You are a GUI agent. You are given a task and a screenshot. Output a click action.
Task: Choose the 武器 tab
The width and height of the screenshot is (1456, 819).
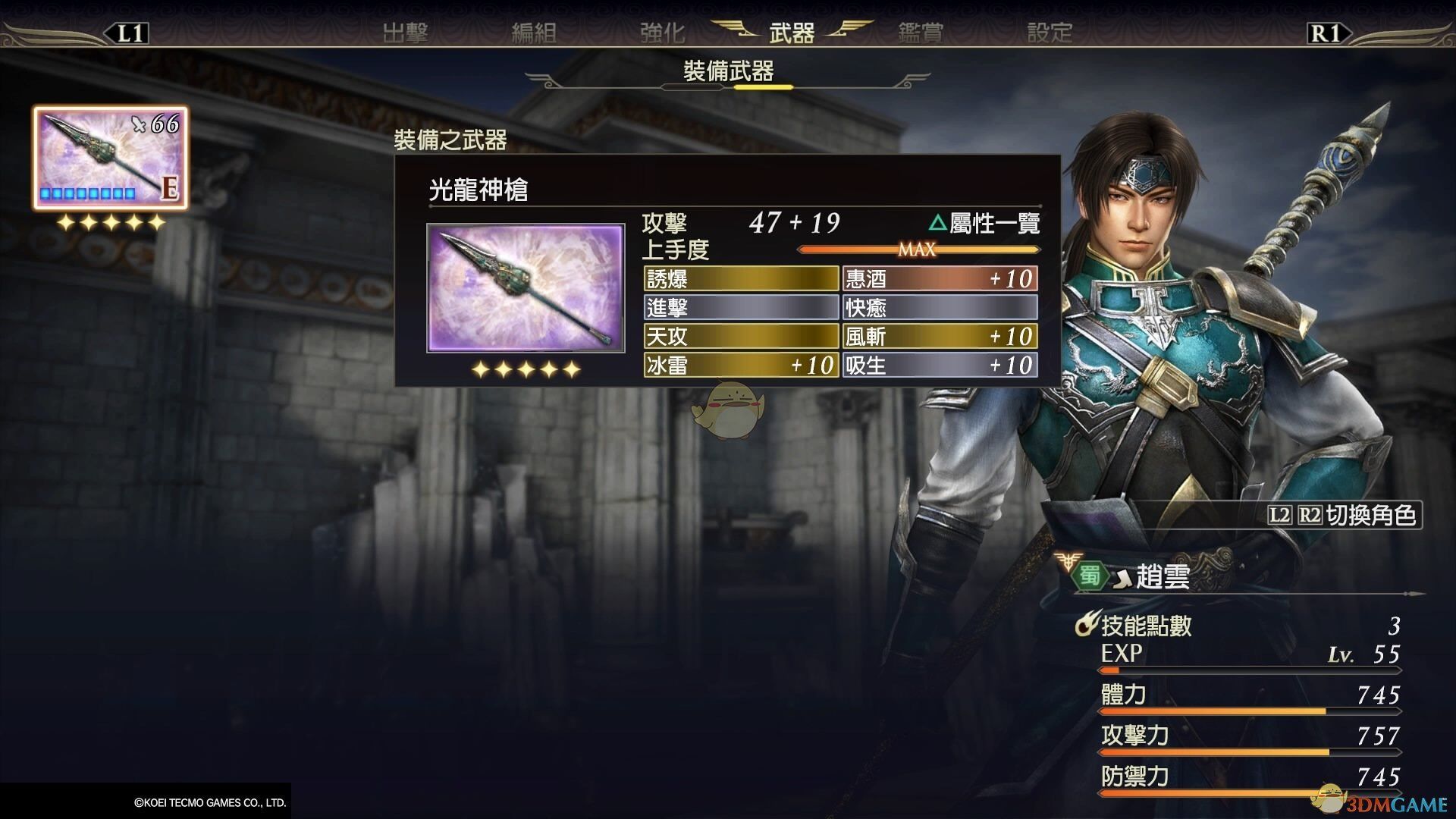tap(792, 33)
